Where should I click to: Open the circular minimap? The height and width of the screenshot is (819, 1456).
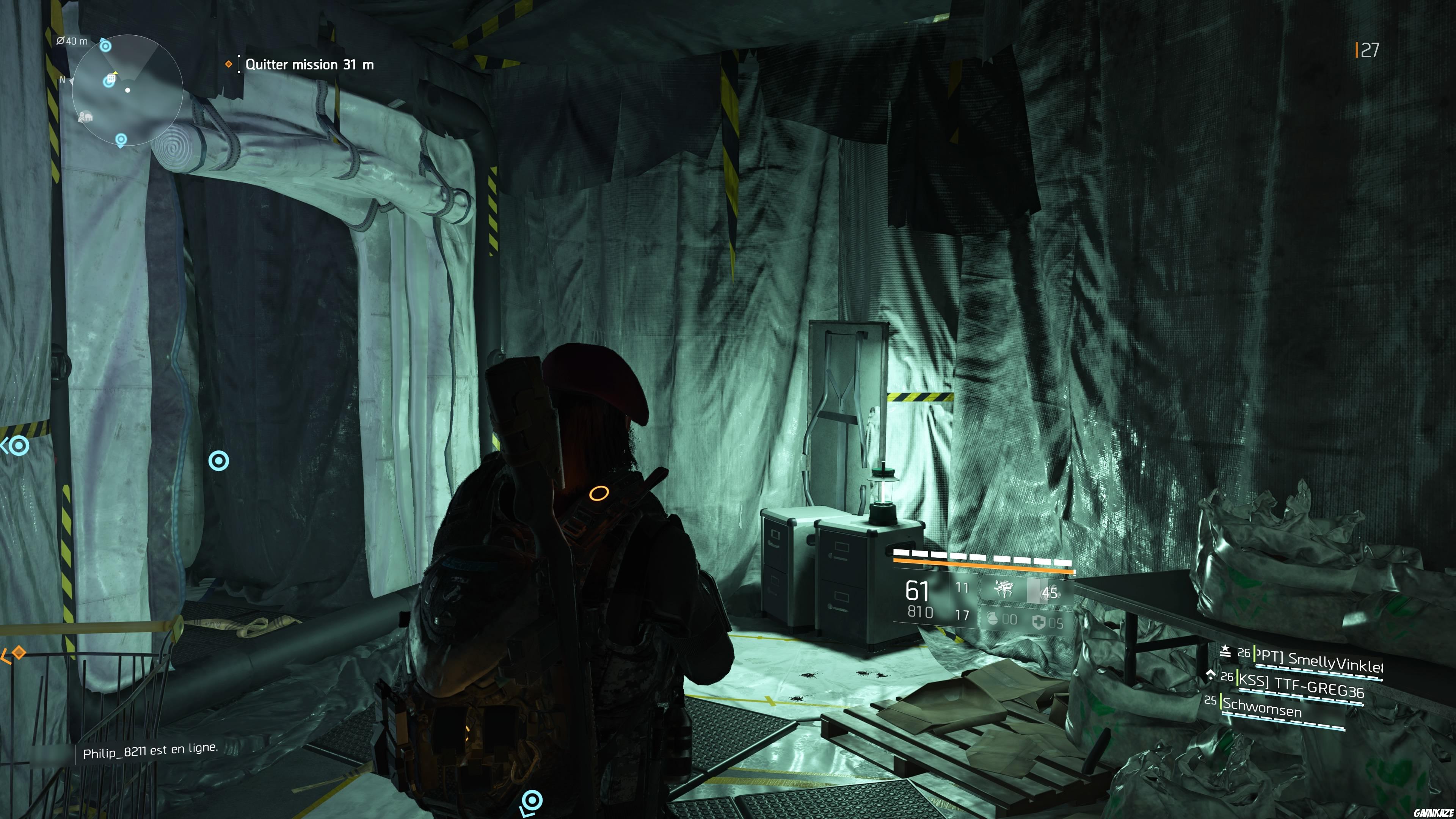(127, 90)
